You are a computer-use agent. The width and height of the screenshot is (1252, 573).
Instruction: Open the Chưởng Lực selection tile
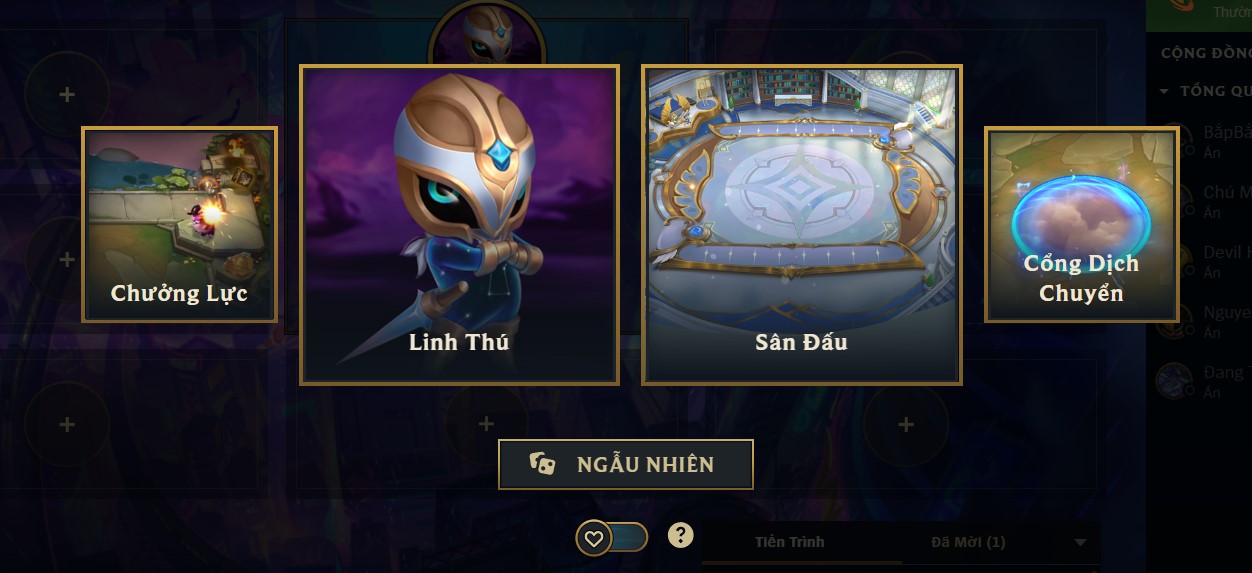tap(179, 224)
